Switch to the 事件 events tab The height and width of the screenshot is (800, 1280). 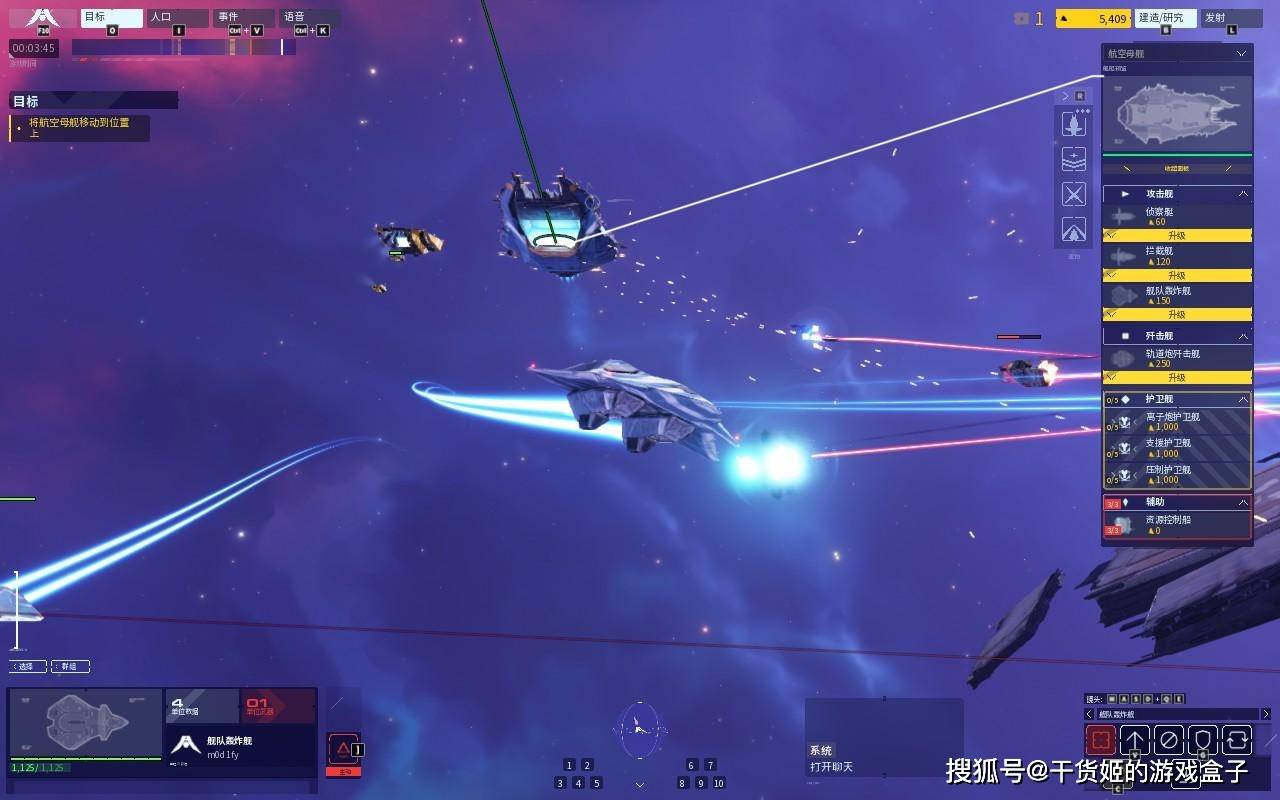point(243,17)
